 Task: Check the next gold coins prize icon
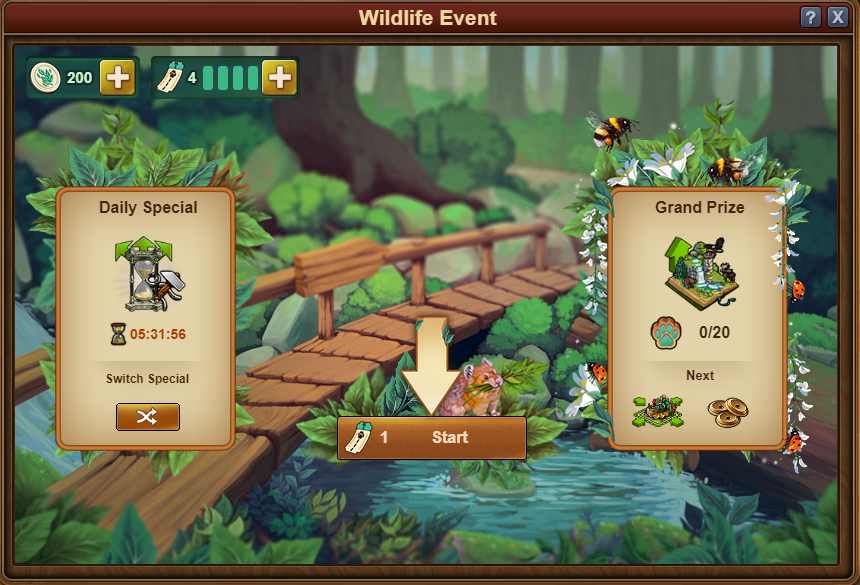(728, 410)
